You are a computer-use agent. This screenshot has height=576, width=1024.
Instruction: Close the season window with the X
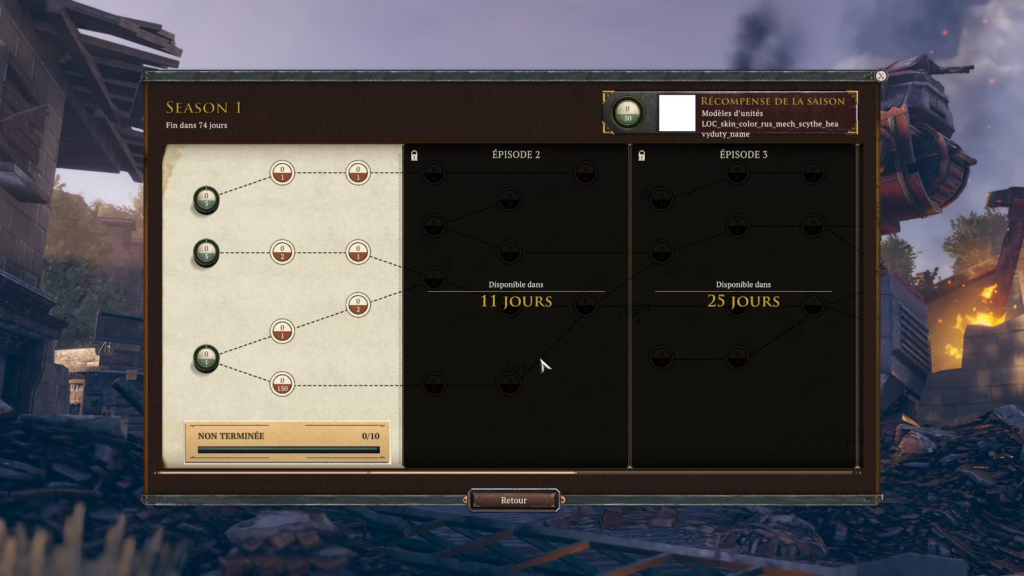pyautogui.click(x=880, y=76)
